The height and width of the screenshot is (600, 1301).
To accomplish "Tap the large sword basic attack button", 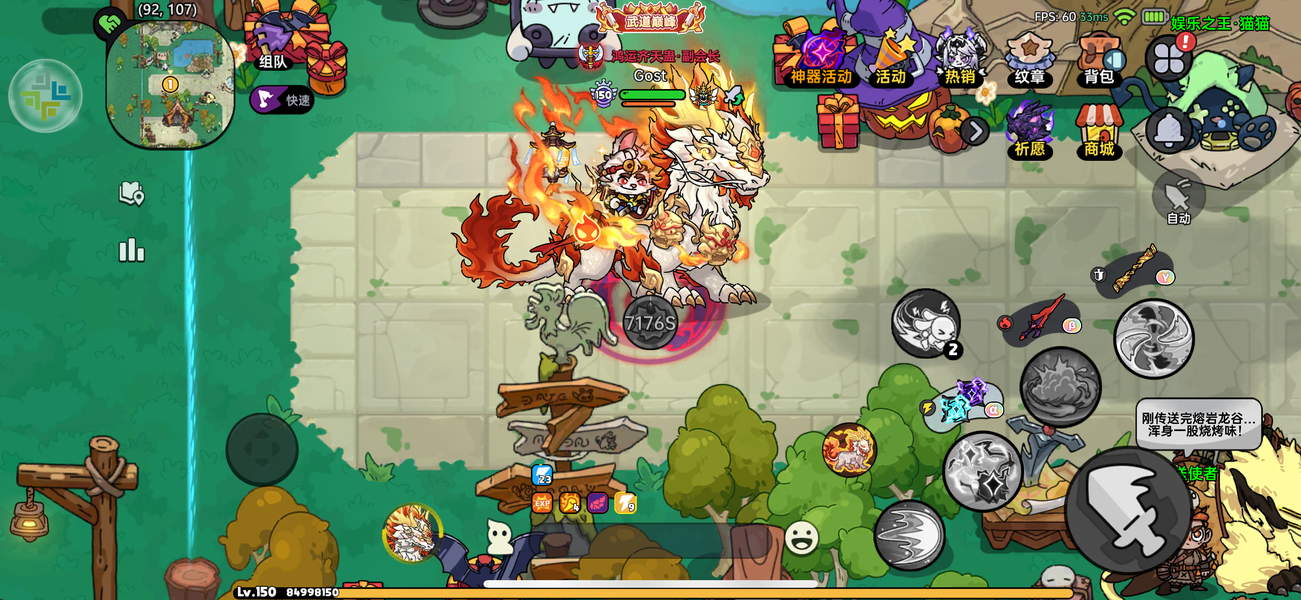I will click(x=1128, y=509).
